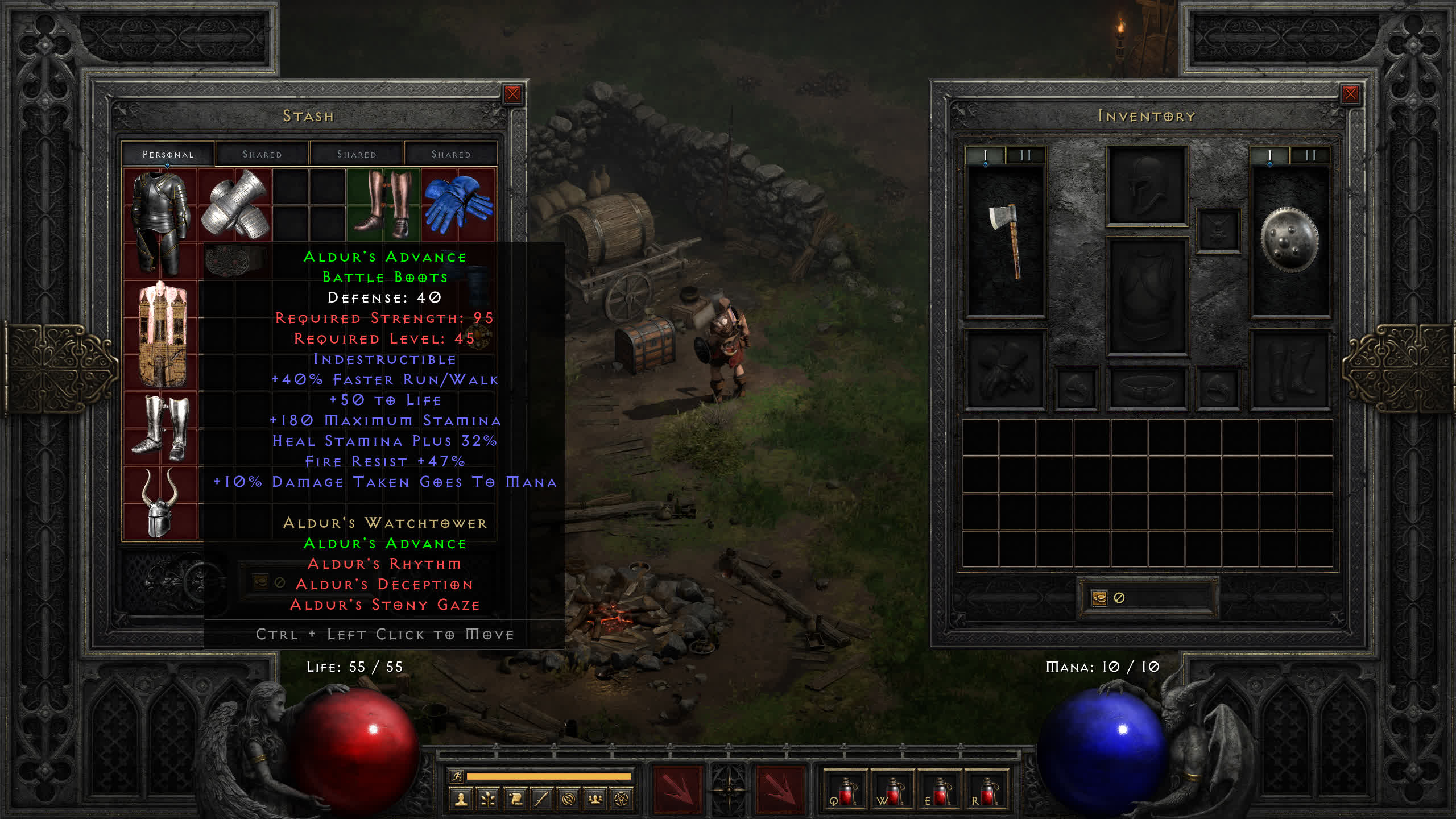
Task: Click the inventory gold button
Action: click(x=1099, y=598)
